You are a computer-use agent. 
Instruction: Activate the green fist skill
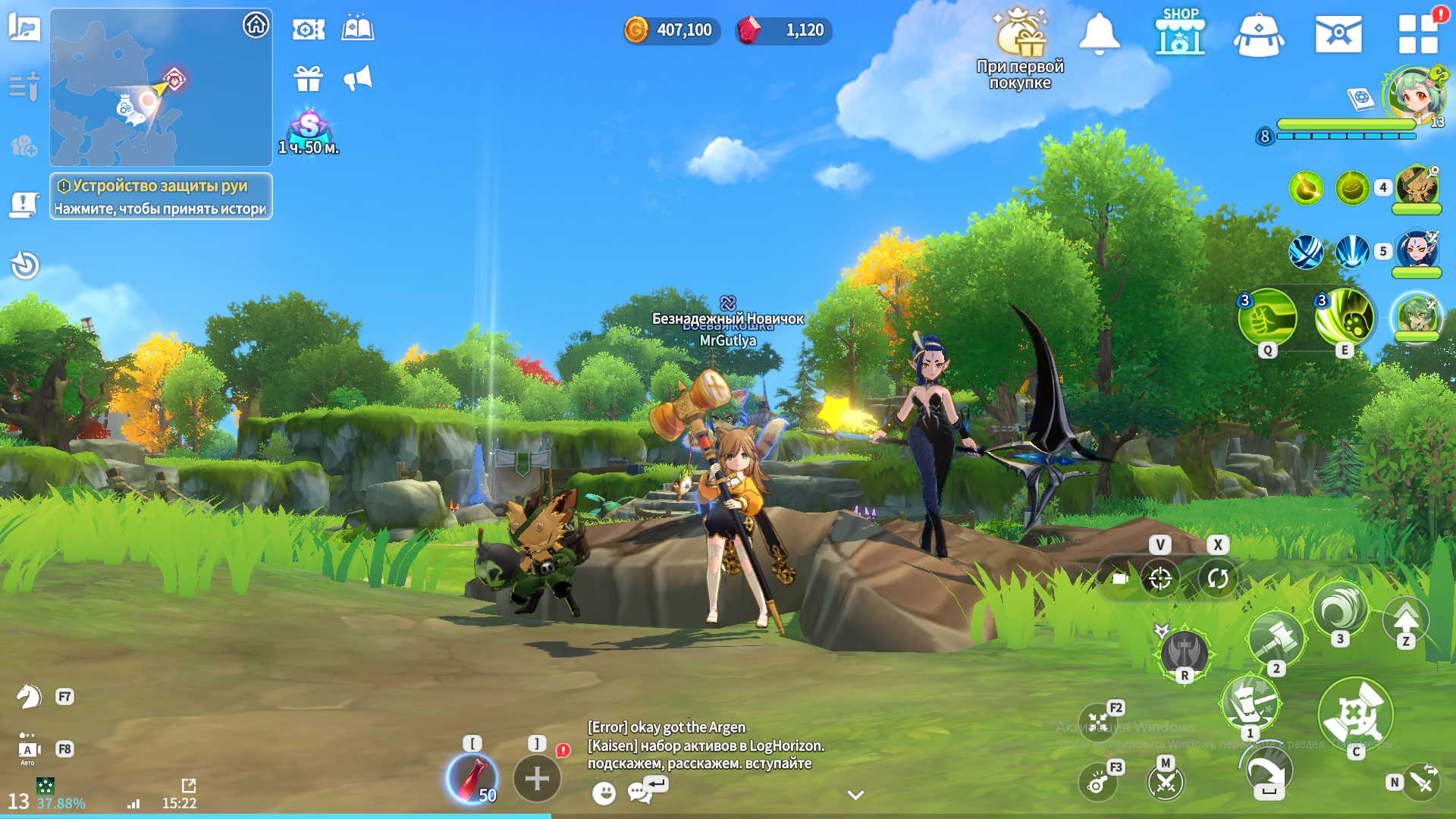click(1266, 318)
